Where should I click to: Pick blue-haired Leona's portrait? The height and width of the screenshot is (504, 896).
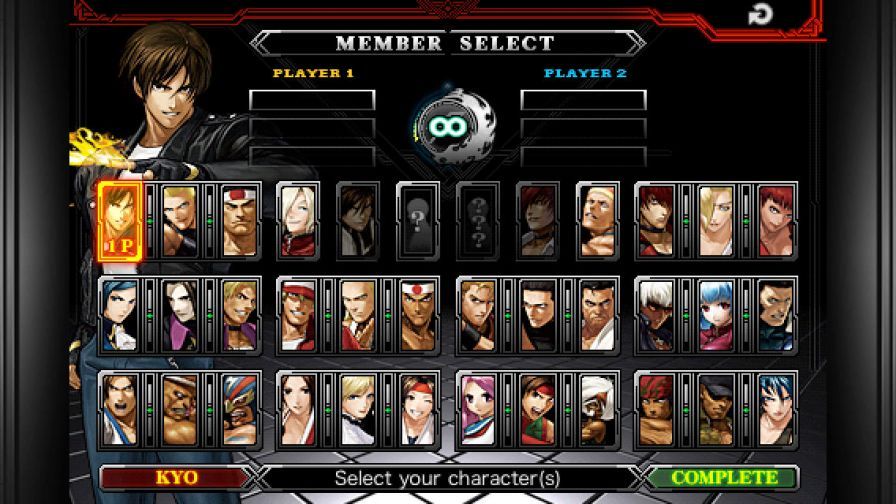(776, 408)
